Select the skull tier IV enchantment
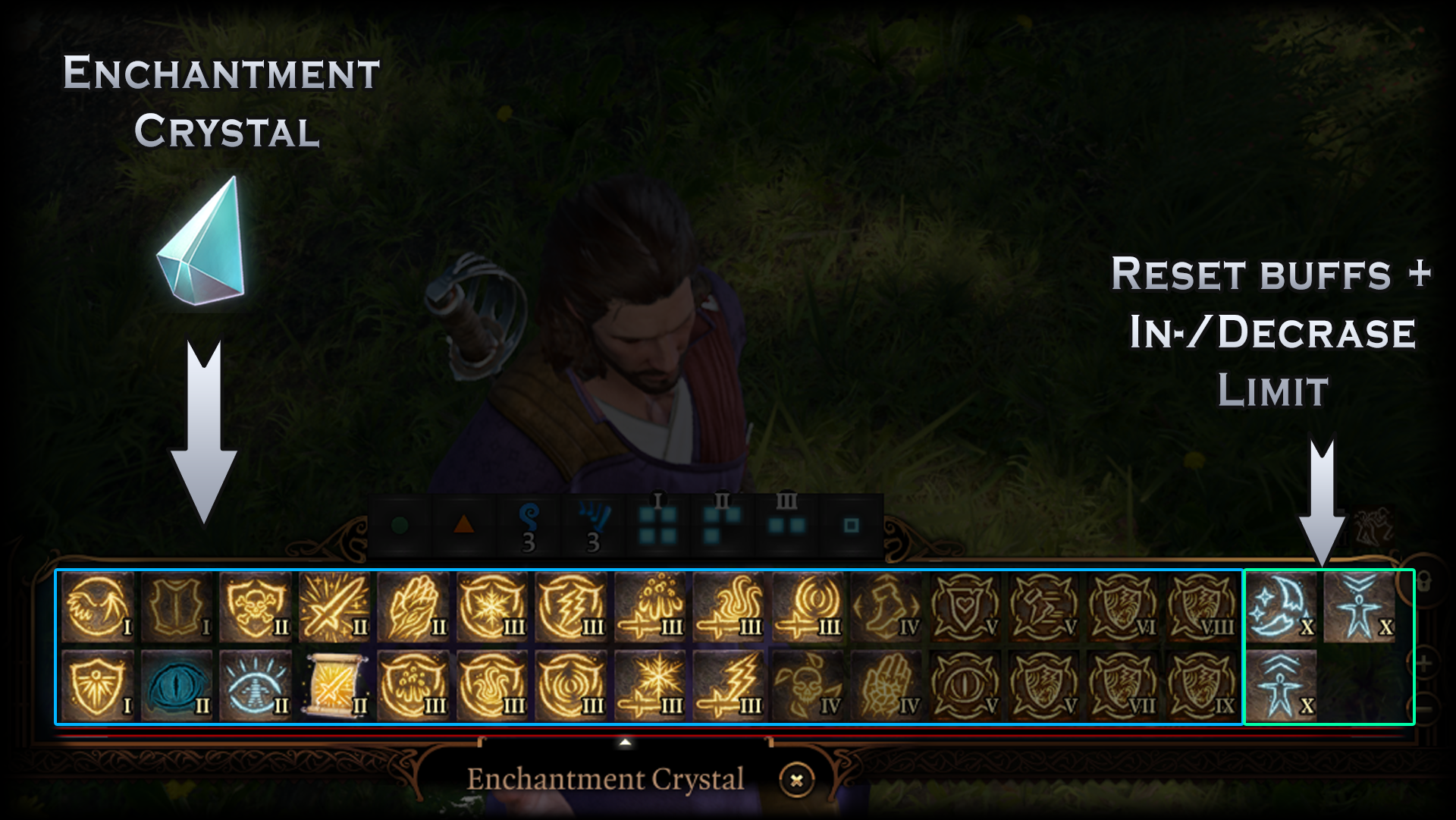Image resolution: width=1456 pixels, height=820 pixels. 807,686
